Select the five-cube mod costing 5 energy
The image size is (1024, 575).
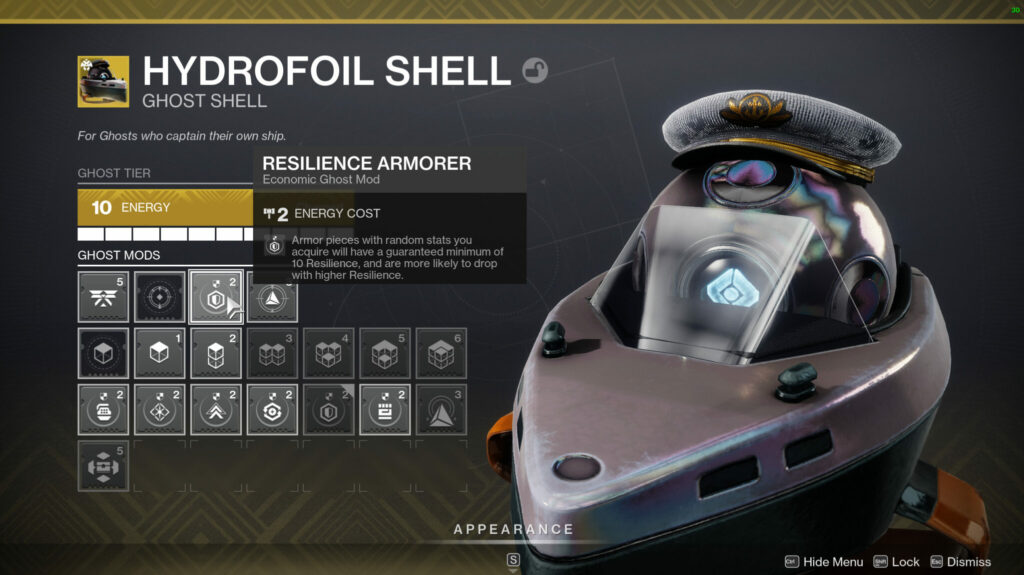pos(385,353)
